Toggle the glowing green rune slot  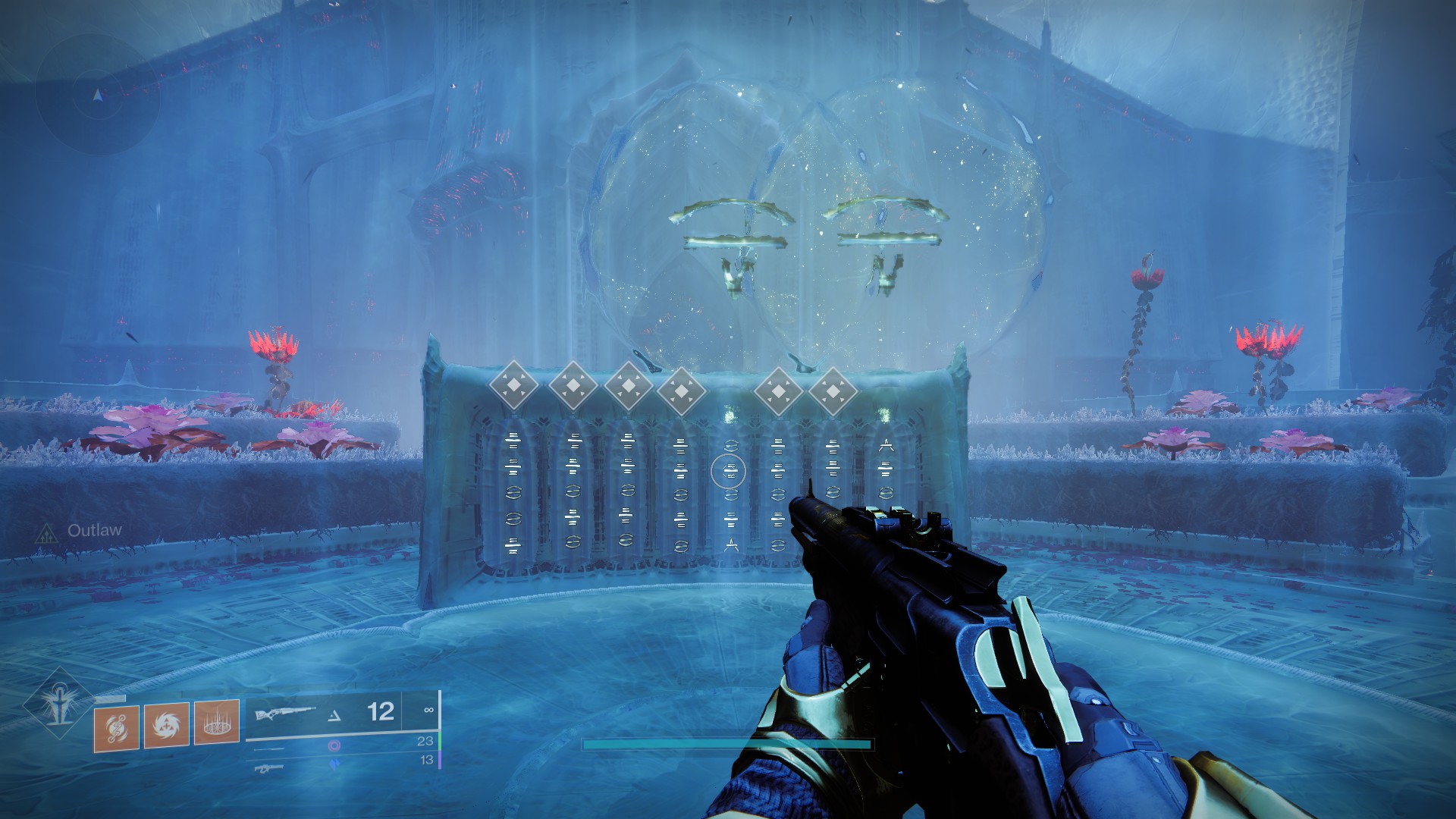point(730,413)
